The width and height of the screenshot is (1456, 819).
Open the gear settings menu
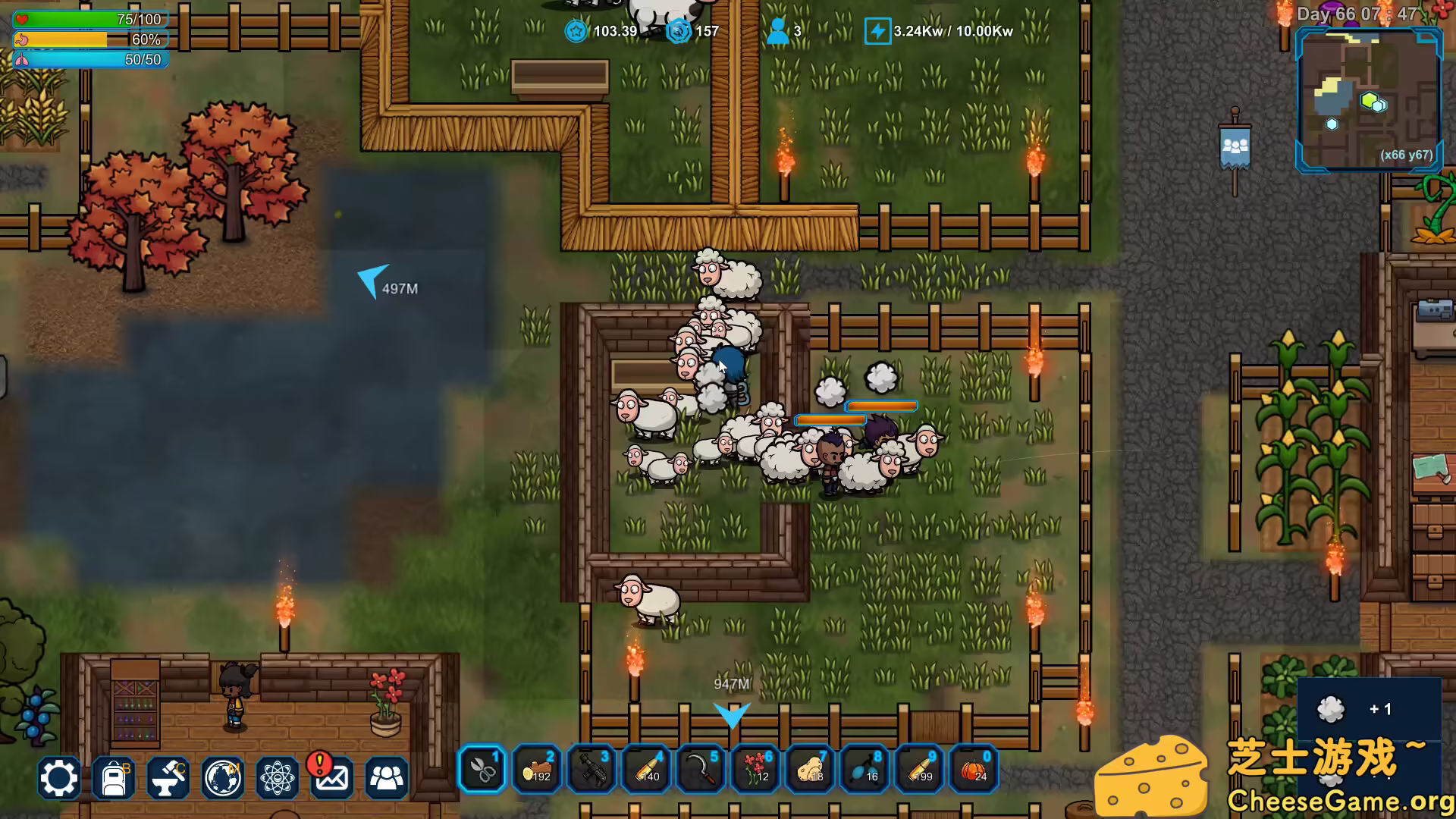click(x=58, y=778)
